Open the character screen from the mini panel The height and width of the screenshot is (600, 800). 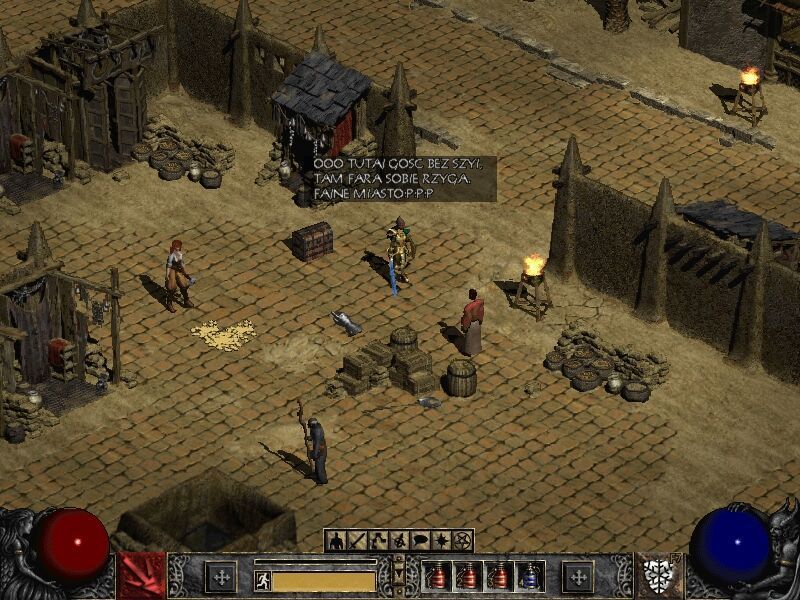[x=336, y=541]
